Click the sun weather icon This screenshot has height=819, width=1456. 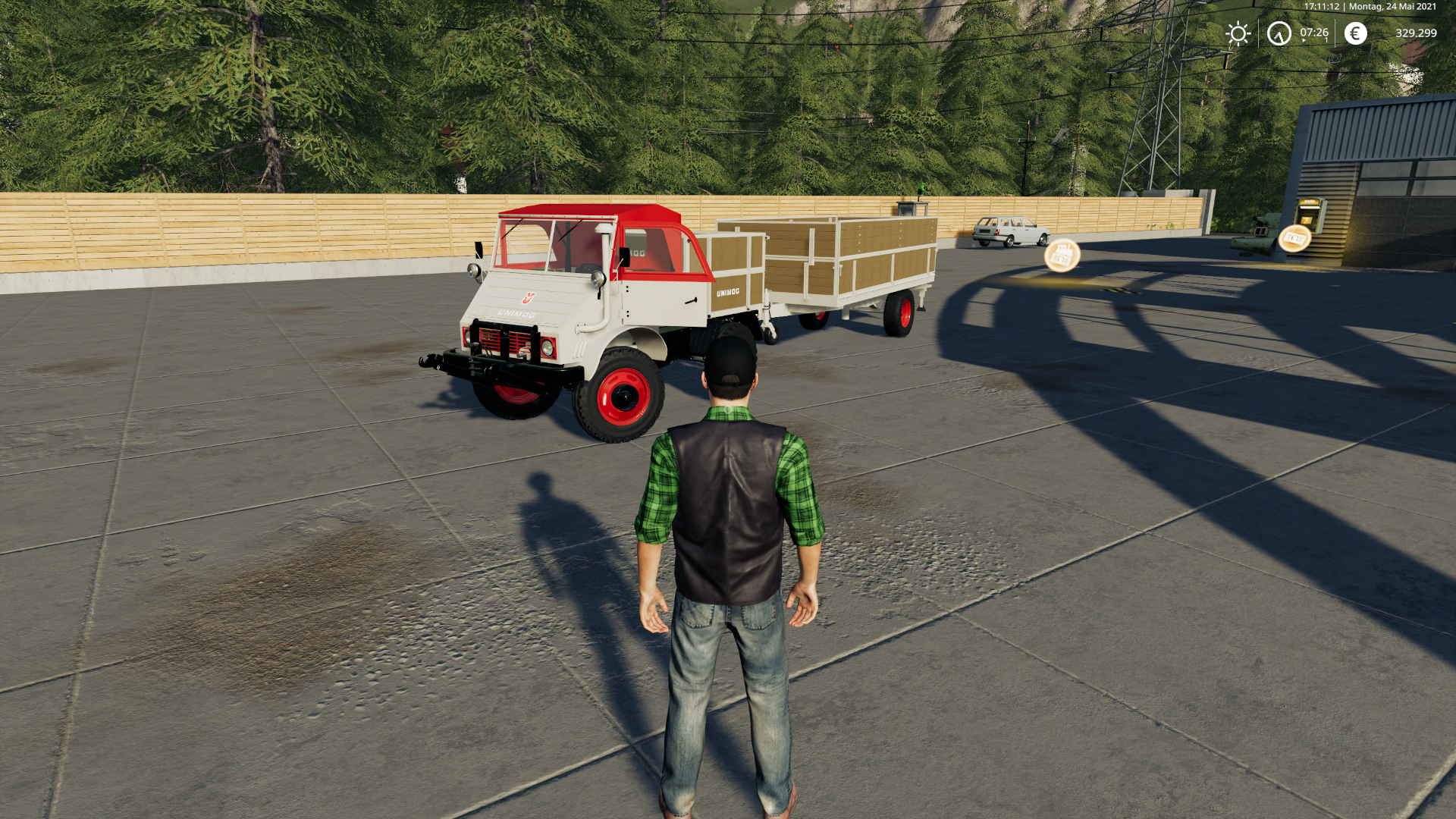(1238, 33)
